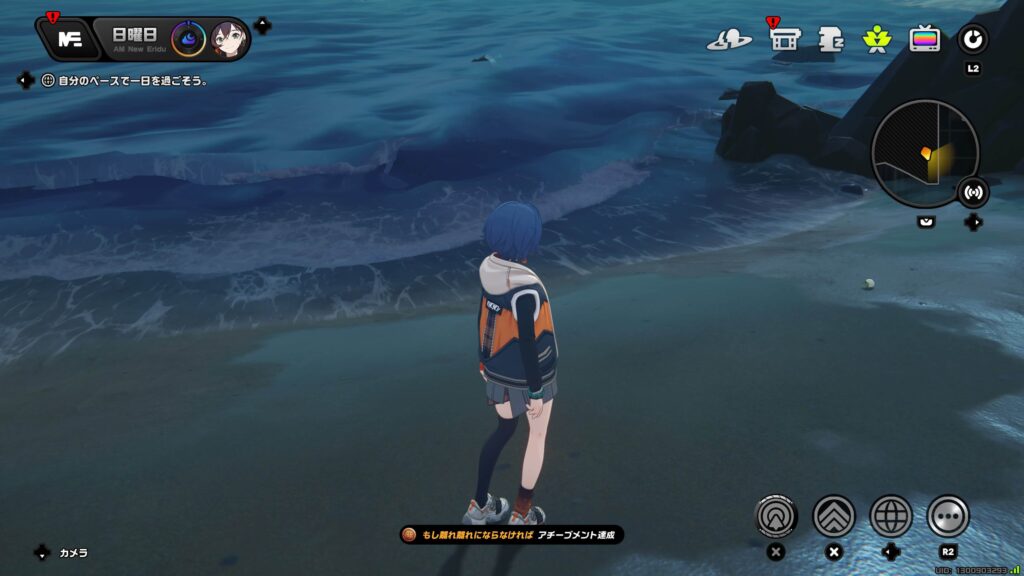Open the character portrait profile
This screenshot has height=576, width=1024.
[229, 40]
